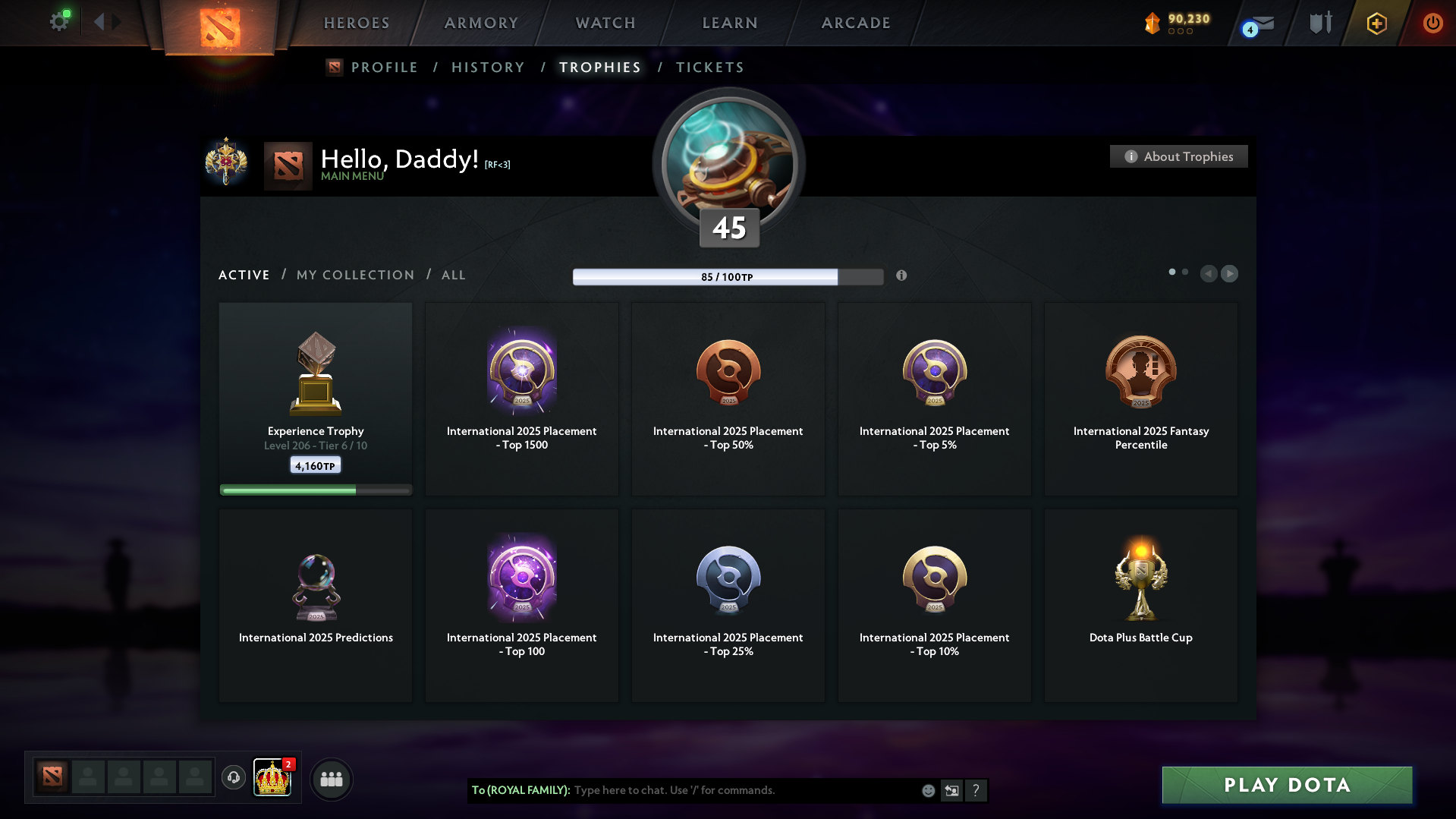This screenshot has width=1456, height=819.
Task: Open the Heroes menu
Action: click(x=357, y=23)
